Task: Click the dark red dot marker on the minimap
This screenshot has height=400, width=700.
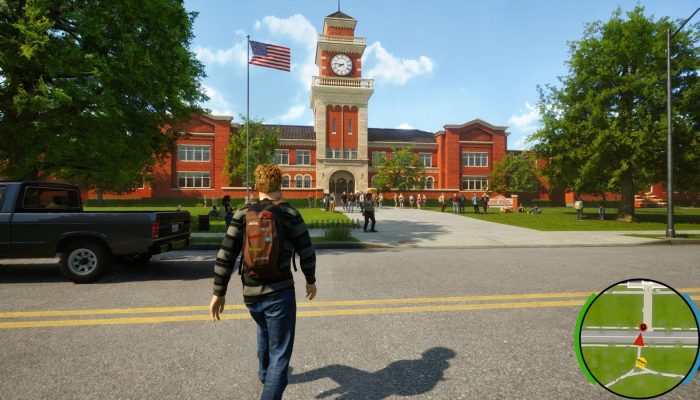Action: (643, 327)
